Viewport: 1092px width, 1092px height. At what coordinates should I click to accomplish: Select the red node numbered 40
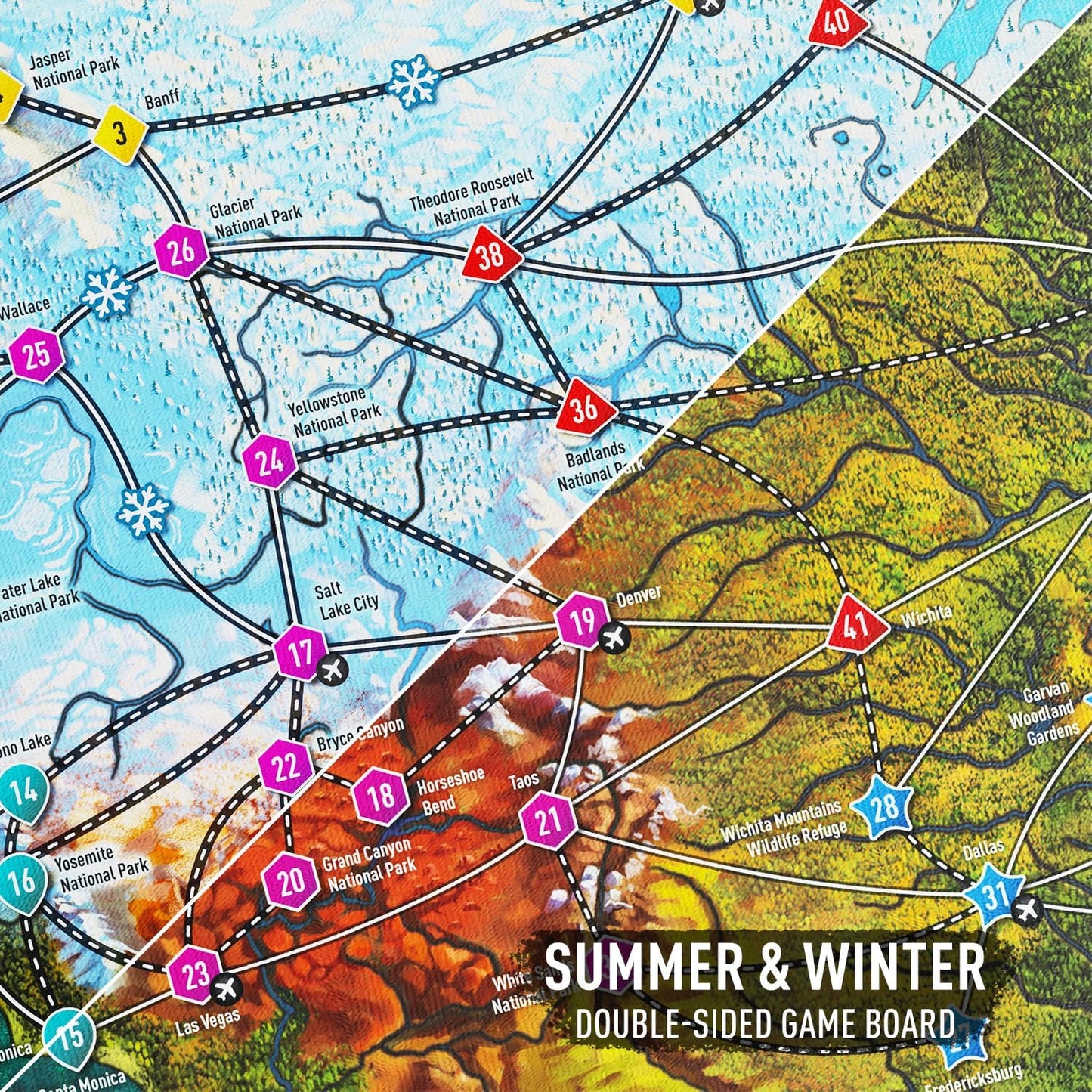coord(836,23)
